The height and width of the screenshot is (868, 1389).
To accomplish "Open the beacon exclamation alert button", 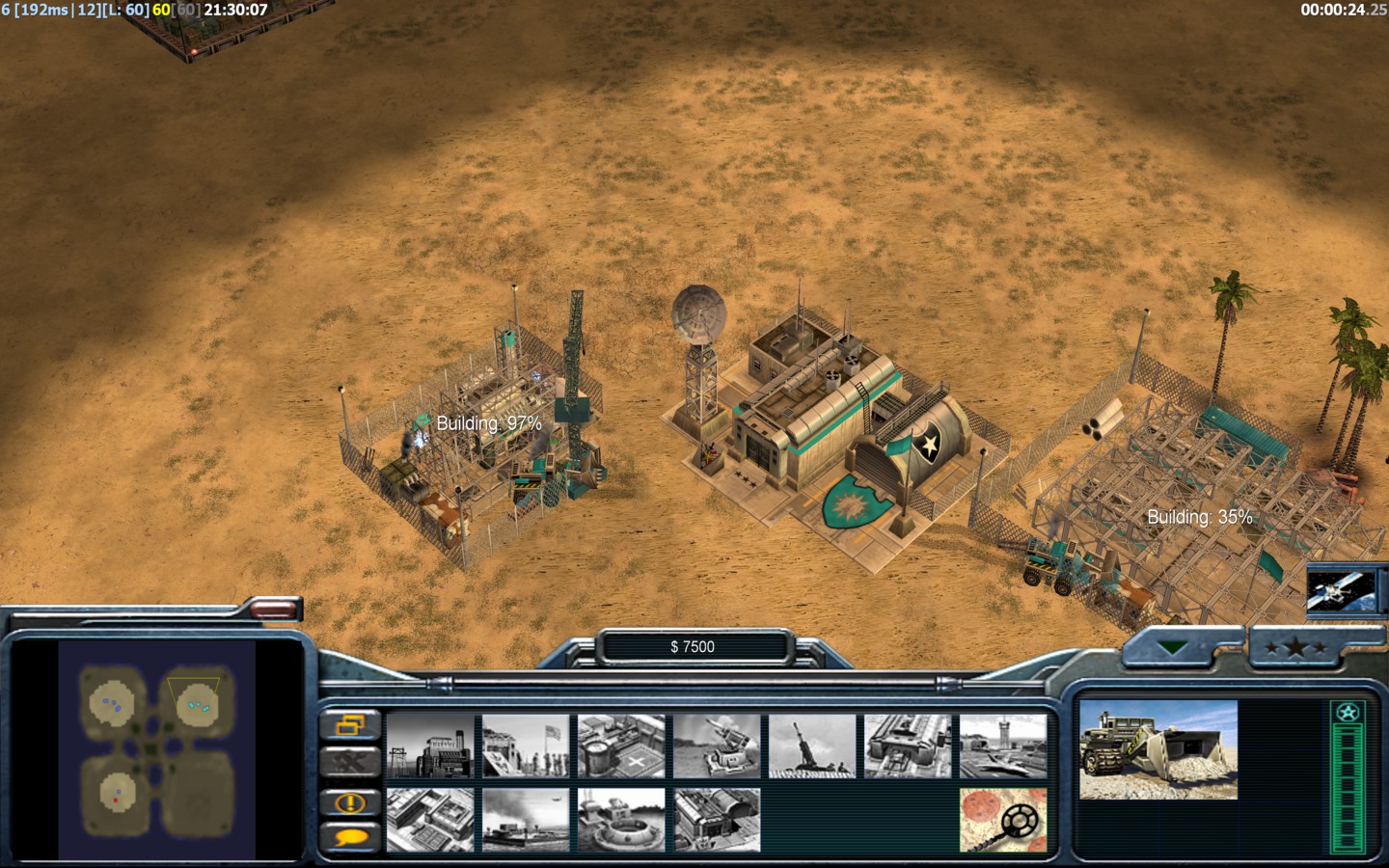I will [x=350, y=801].
